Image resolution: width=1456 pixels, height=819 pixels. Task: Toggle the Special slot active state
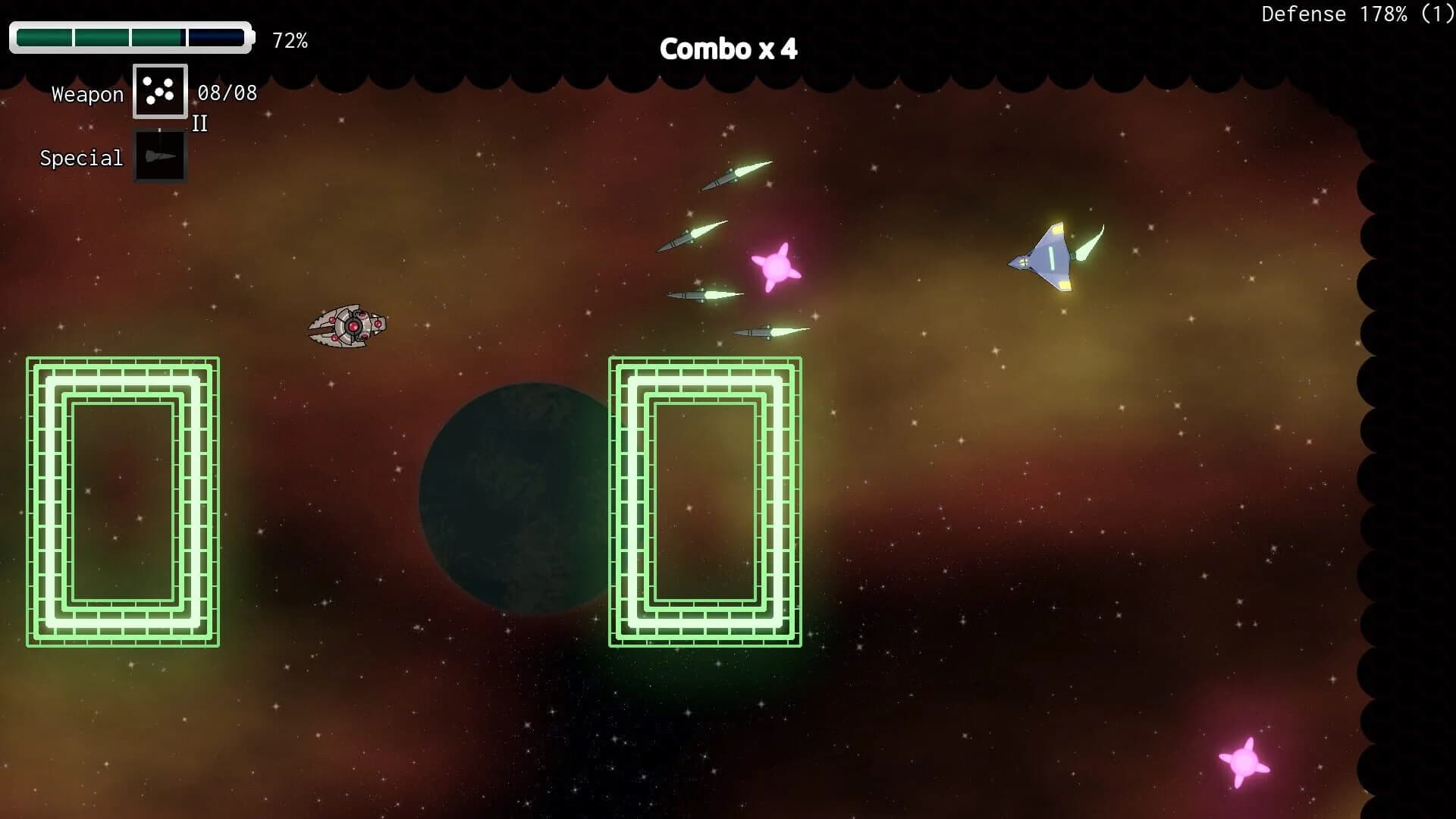[159, 156]
